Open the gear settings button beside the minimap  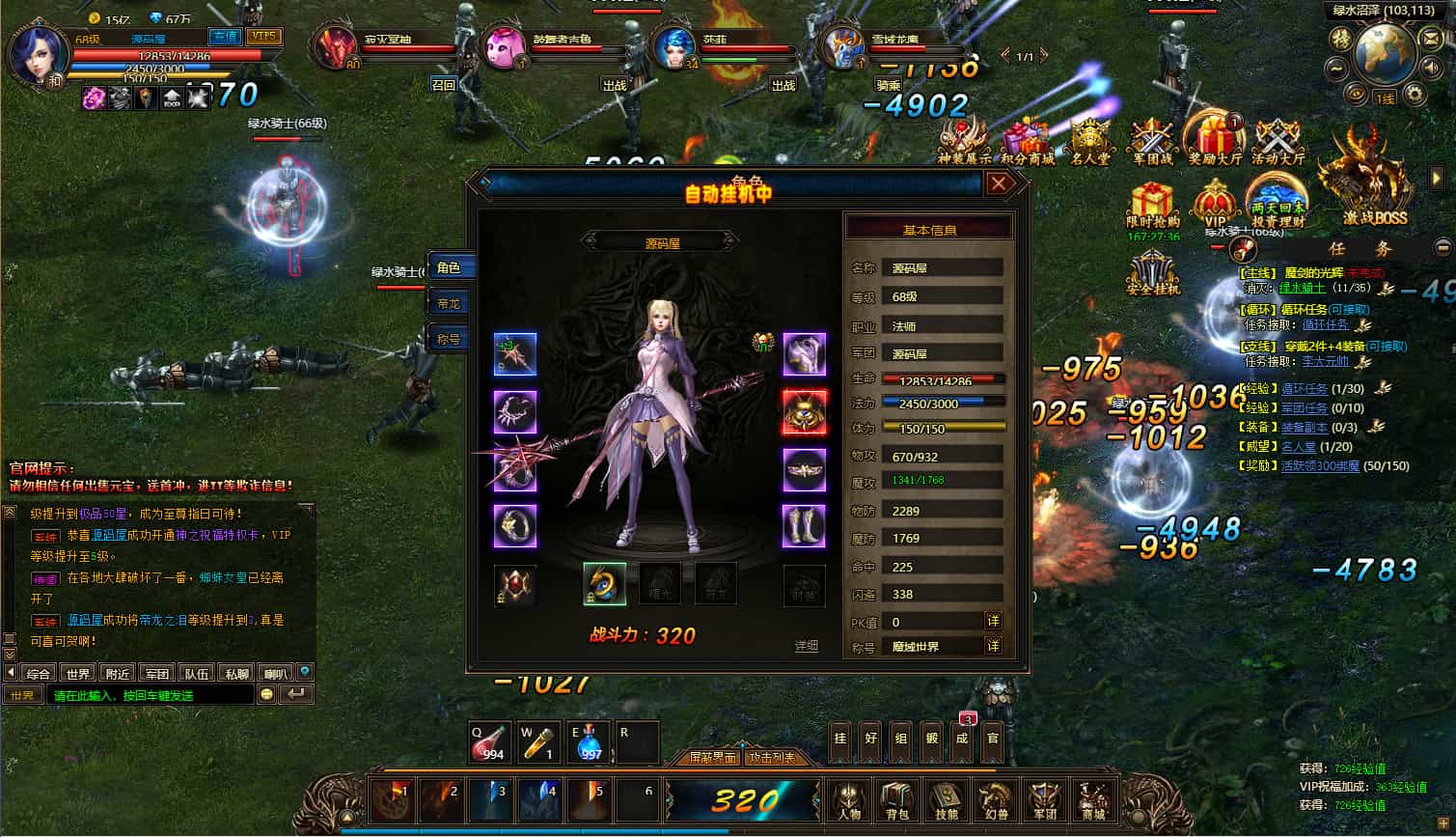click(x=1415, y=94)
